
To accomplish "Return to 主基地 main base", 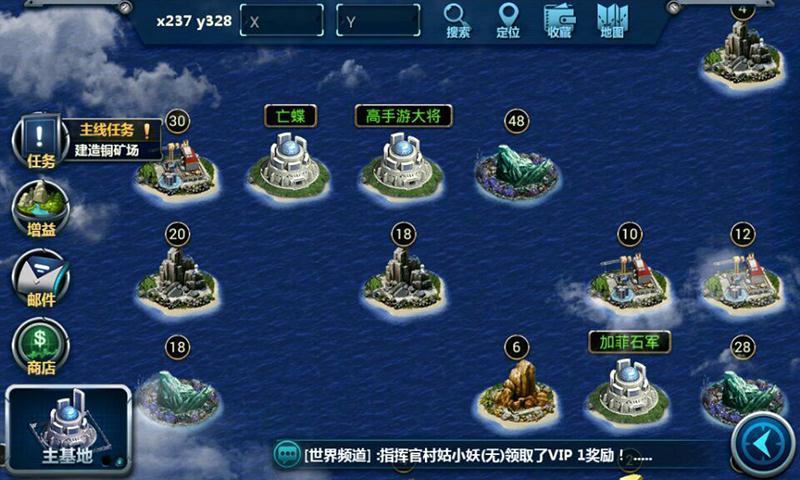I will pos(67,430).
